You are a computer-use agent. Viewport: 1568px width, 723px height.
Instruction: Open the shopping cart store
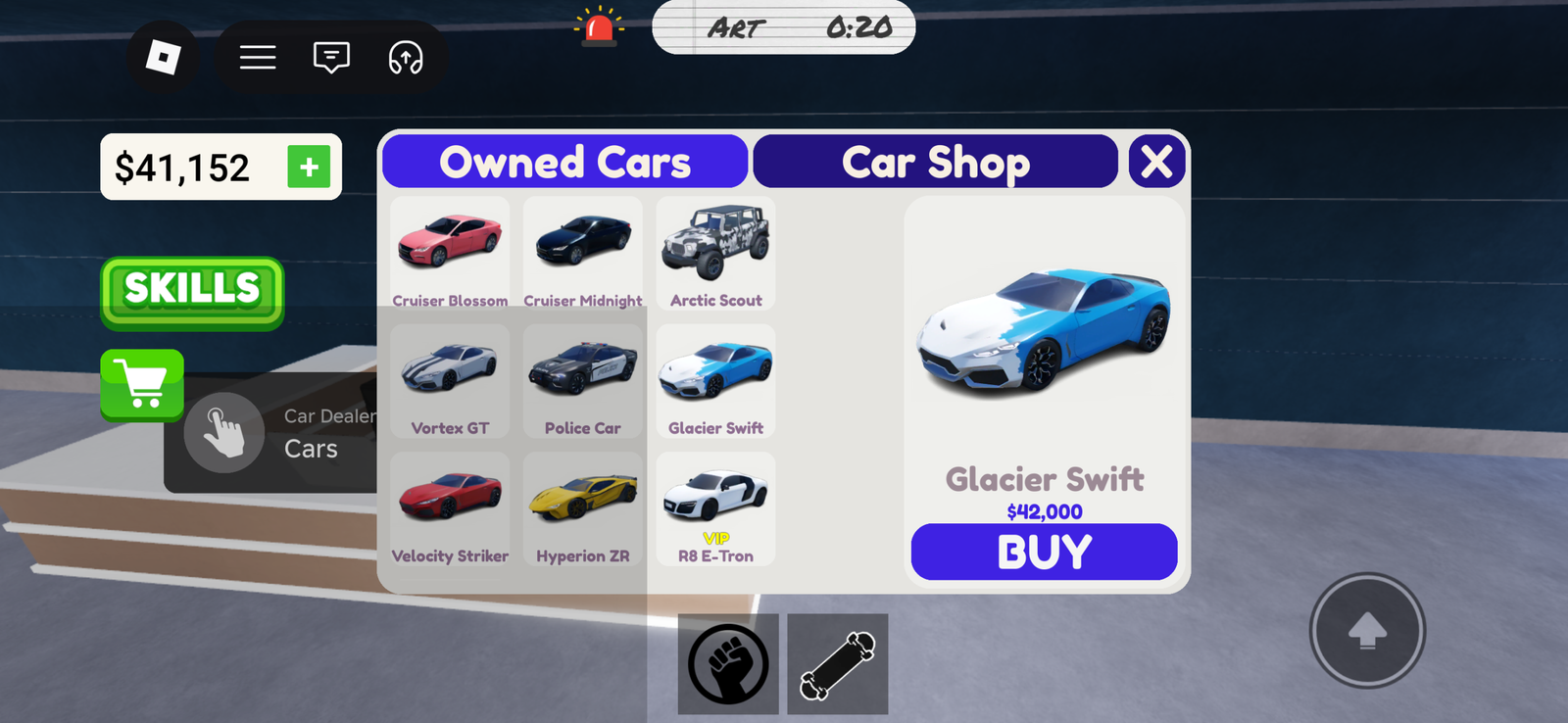point(142,384)
